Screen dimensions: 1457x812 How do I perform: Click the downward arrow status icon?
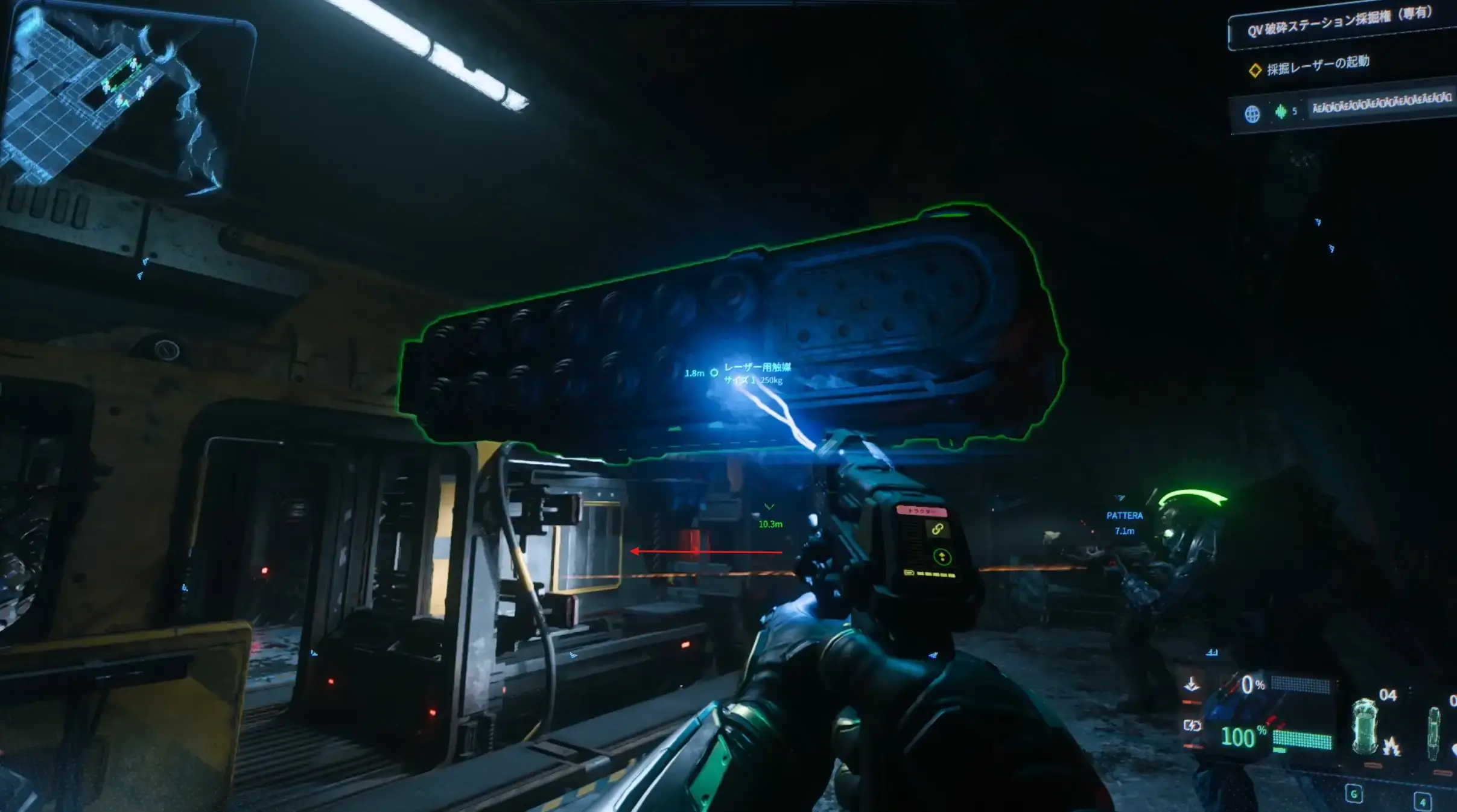click(1192, 685)
